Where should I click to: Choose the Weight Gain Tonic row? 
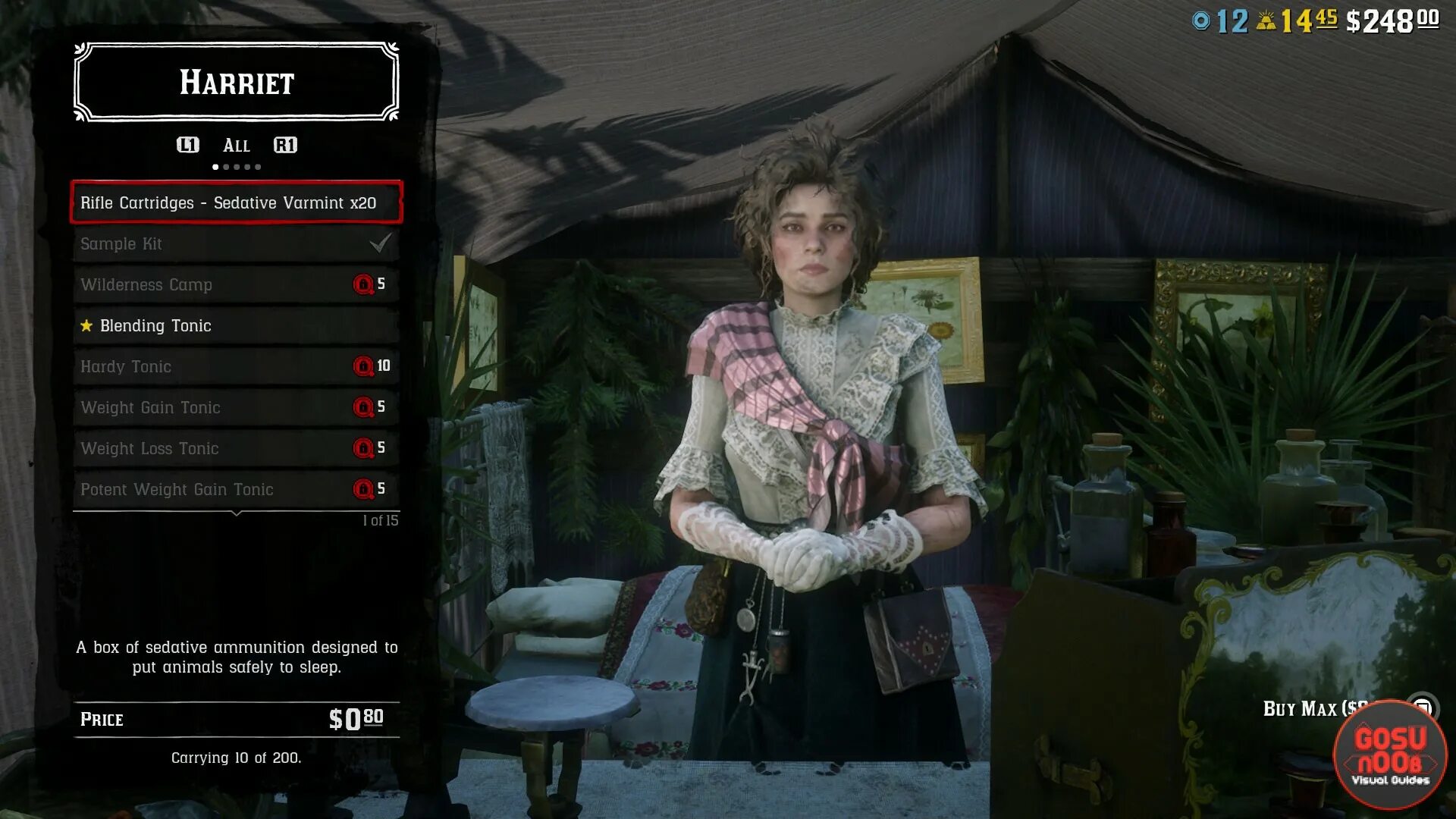[236, 407]
